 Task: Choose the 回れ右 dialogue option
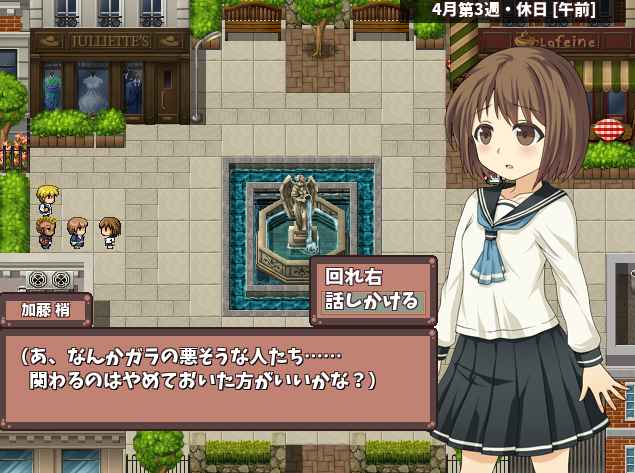tap(355, 276)
